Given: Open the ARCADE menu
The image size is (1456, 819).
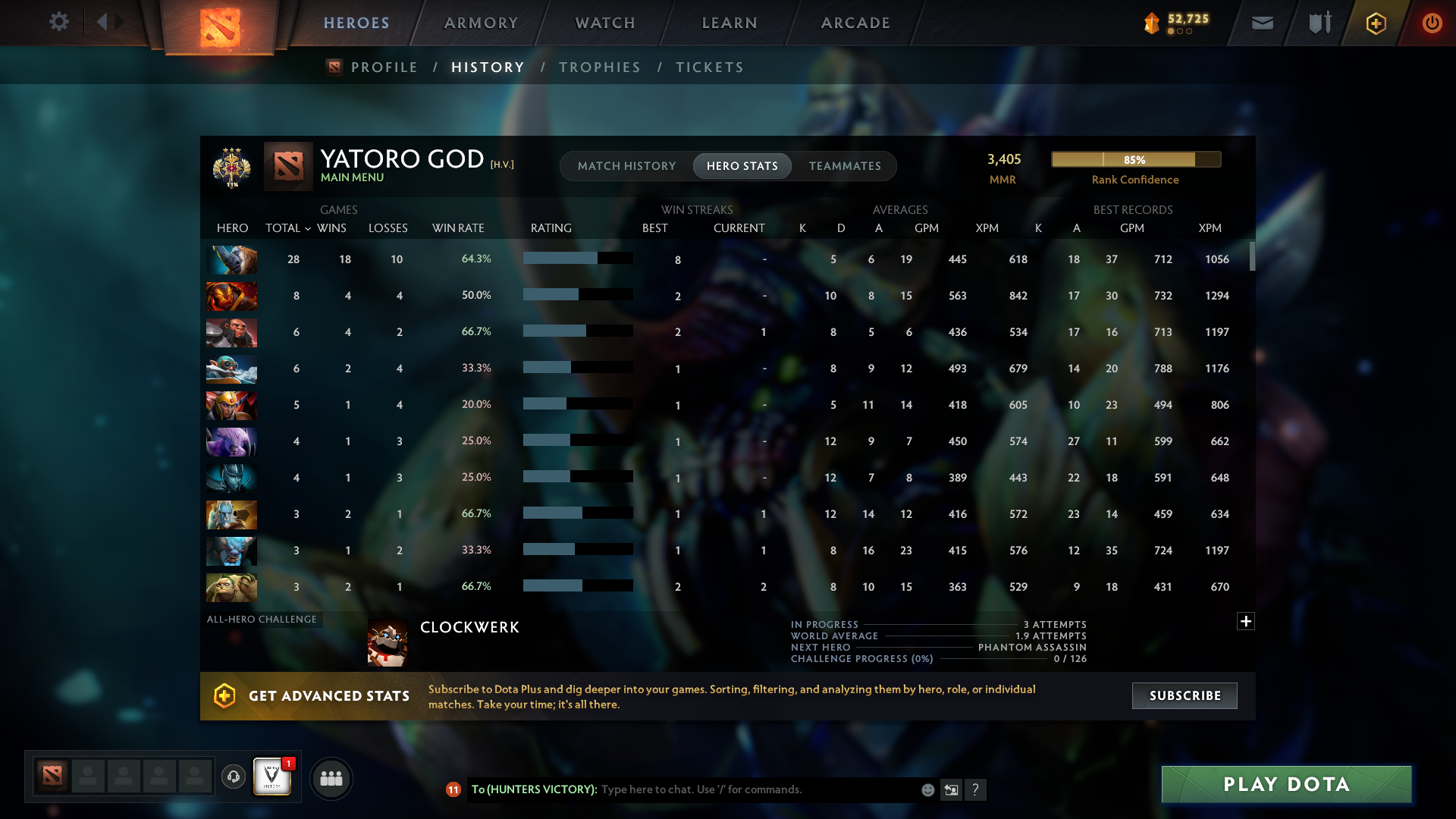Looking at the screenshot, I should (x=855, y=23).
